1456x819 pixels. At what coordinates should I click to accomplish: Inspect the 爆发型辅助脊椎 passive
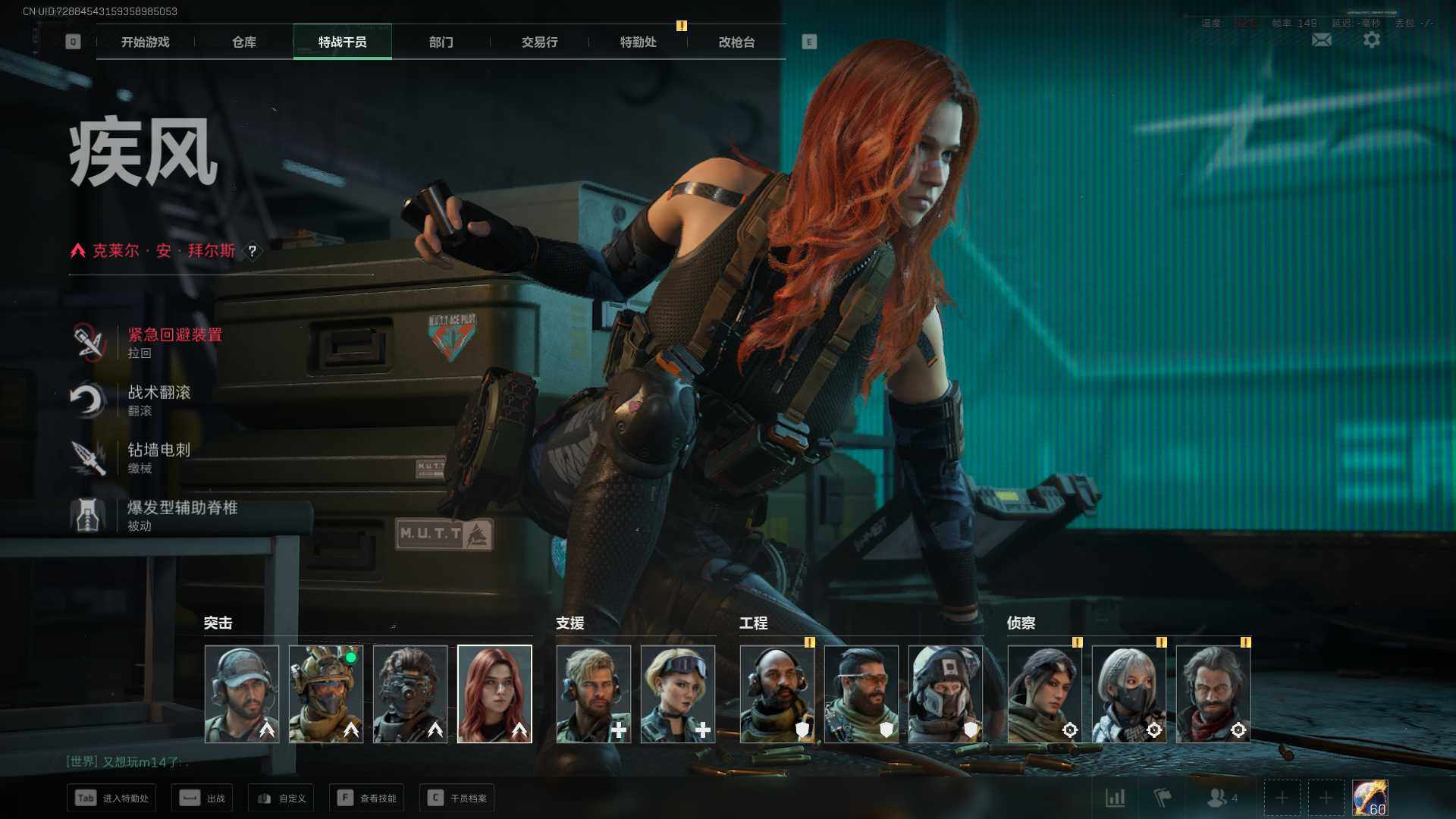182,515
